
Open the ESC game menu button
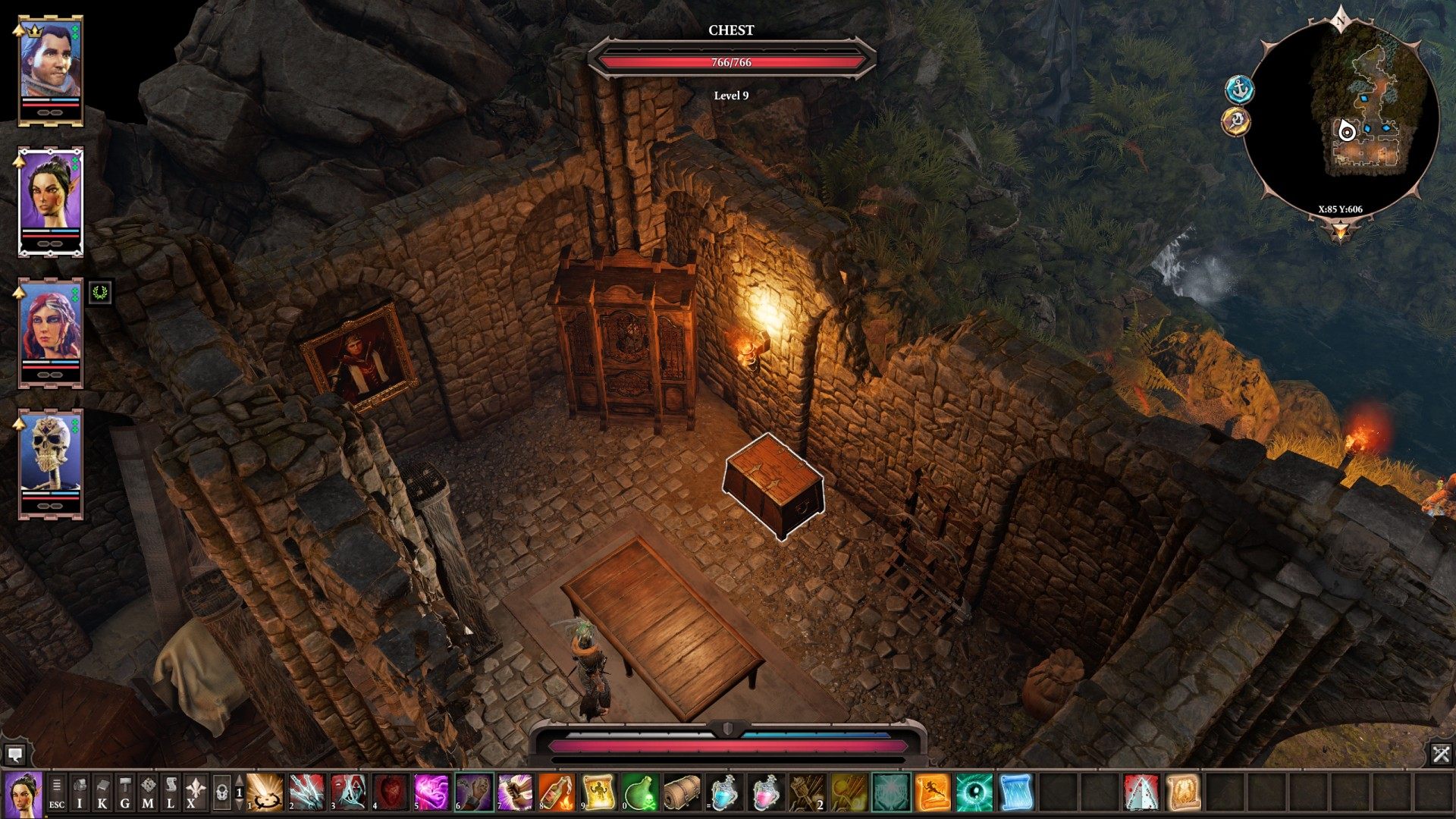[57, 793]
